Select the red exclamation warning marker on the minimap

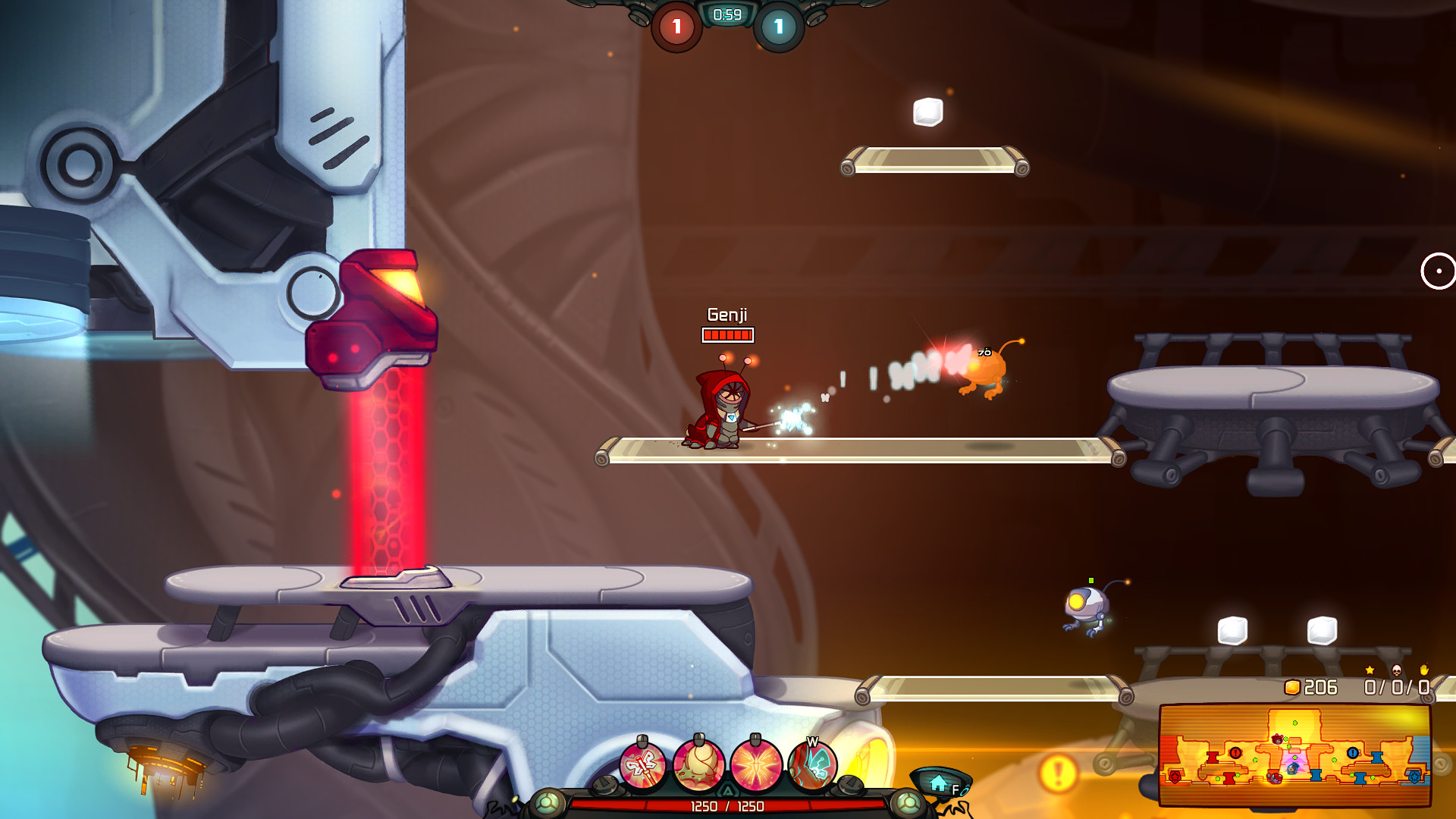1235,752
